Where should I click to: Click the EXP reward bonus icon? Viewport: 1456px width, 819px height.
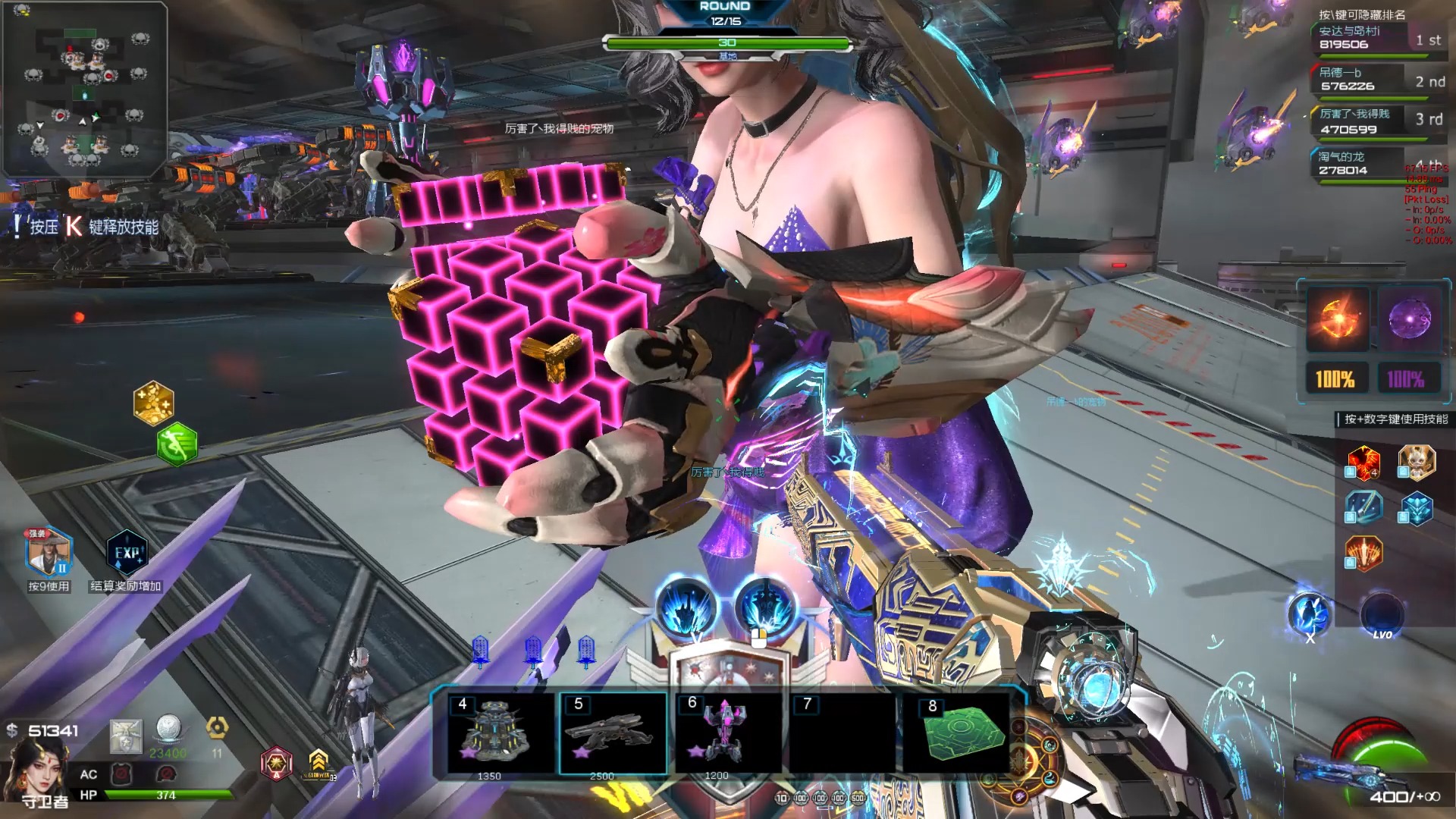click(127, 553)
